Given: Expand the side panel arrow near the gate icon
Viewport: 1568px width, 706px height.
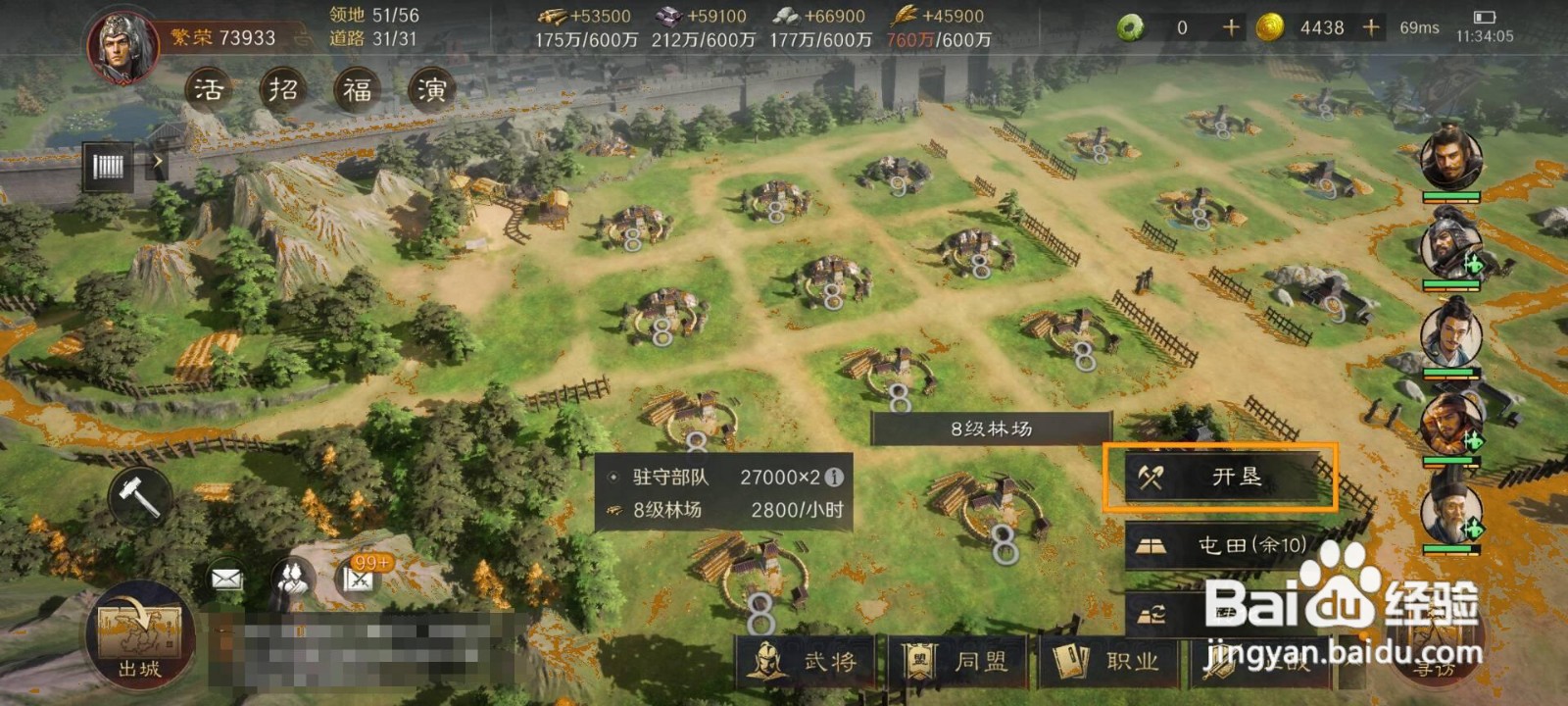Looking at the screenshot, I should (x=158, y=161).
